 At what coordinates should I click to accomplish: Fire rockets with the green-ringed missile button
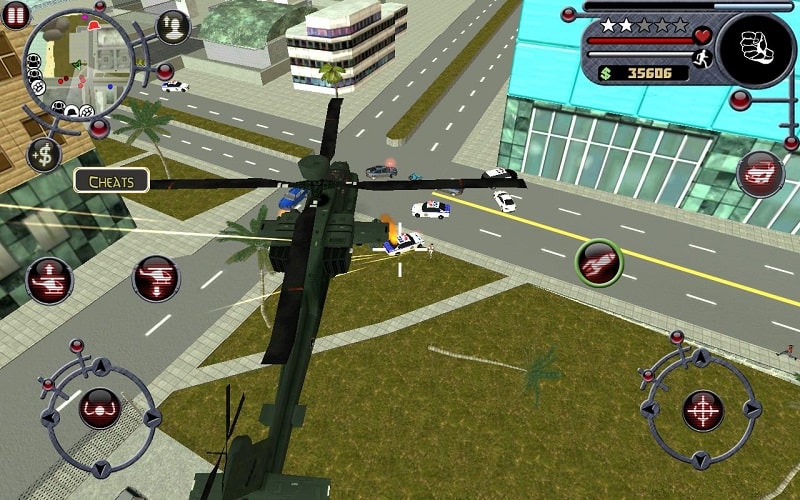tap(599, 262)
